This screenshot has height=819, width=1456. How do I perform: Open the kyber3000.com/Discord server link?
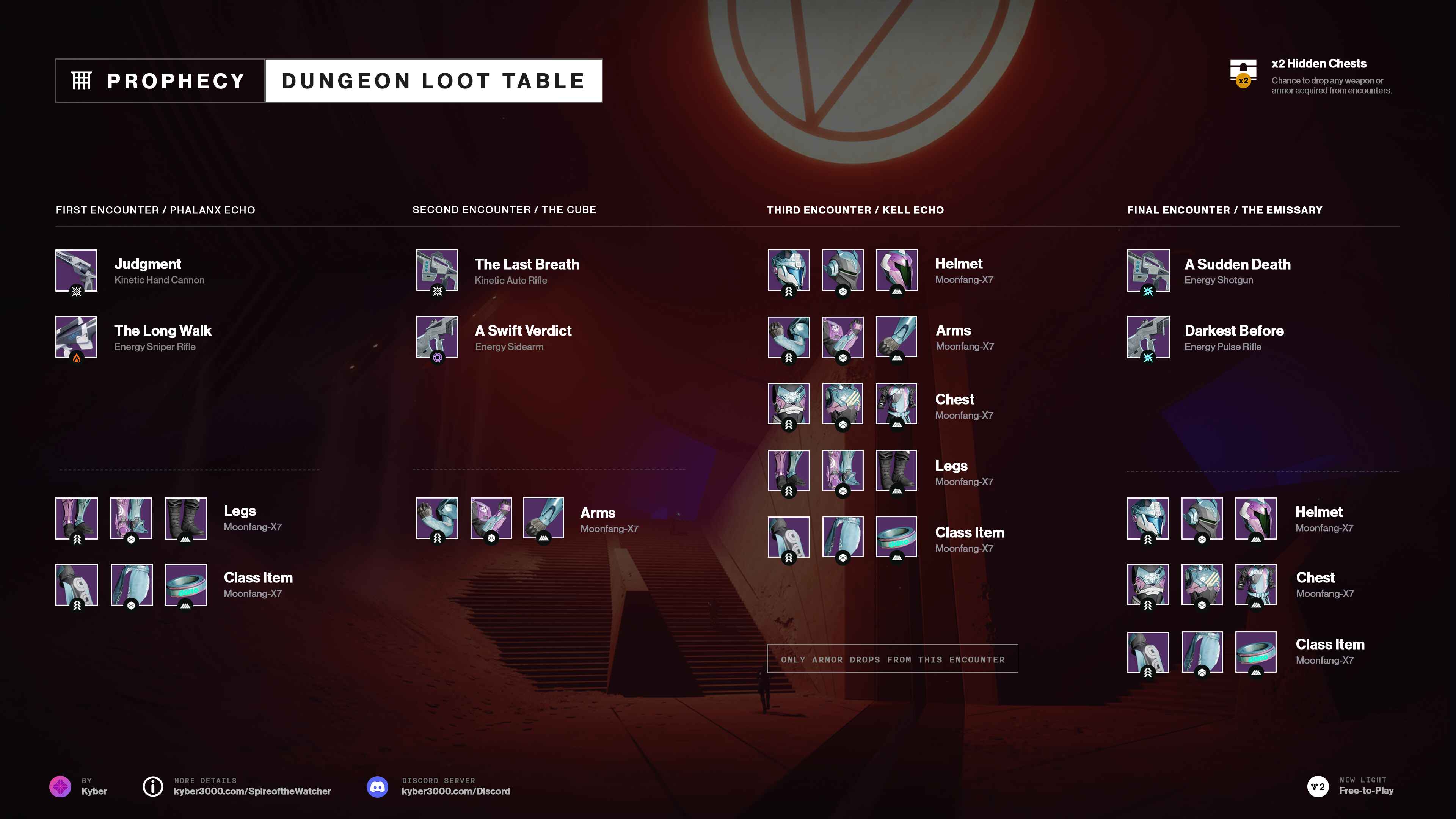[455, 791]
